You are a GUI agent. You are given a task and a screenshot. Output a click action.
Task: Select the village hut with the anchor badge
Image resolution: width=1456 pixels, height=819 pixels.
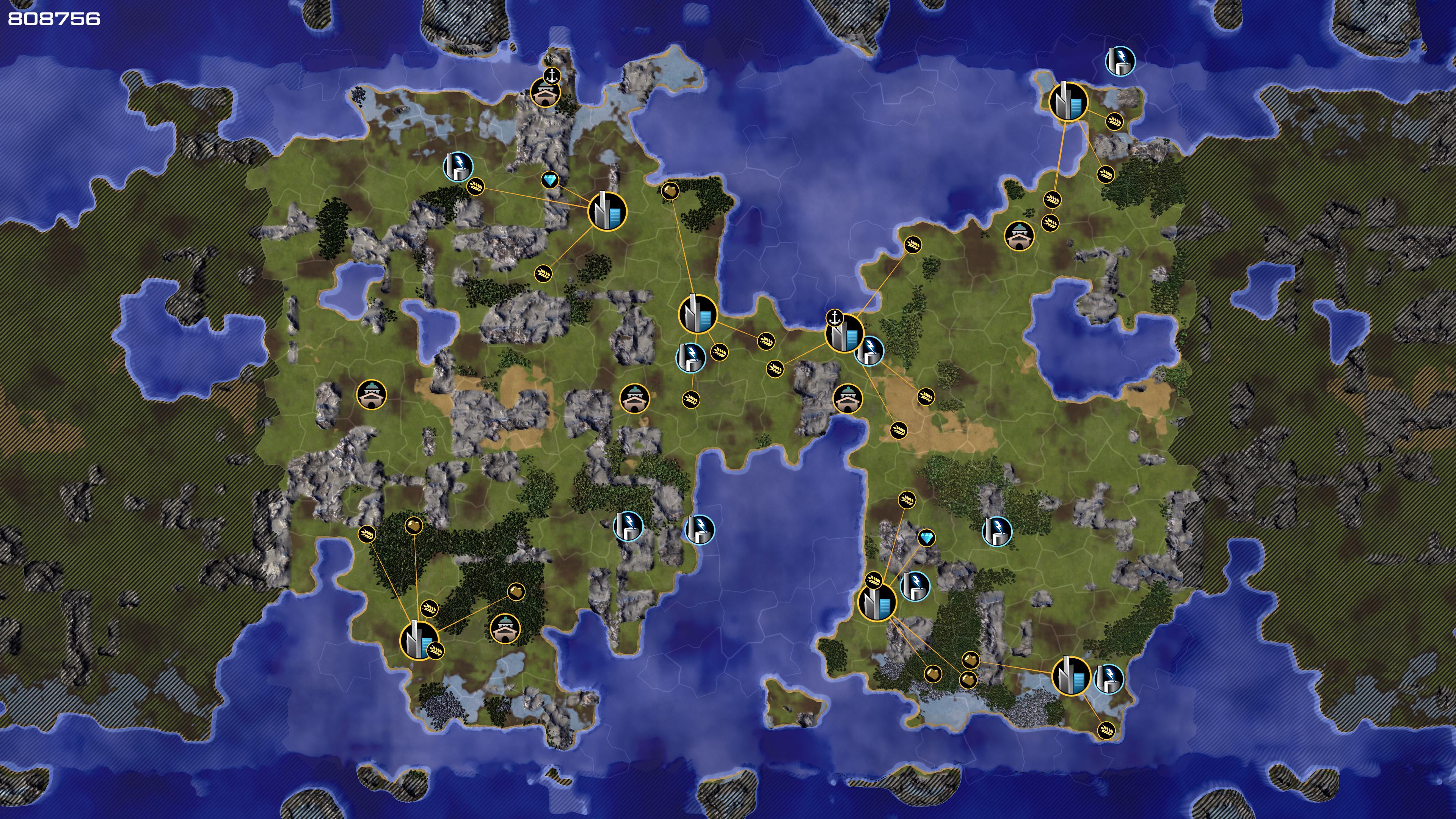click(x=545, y=93)
